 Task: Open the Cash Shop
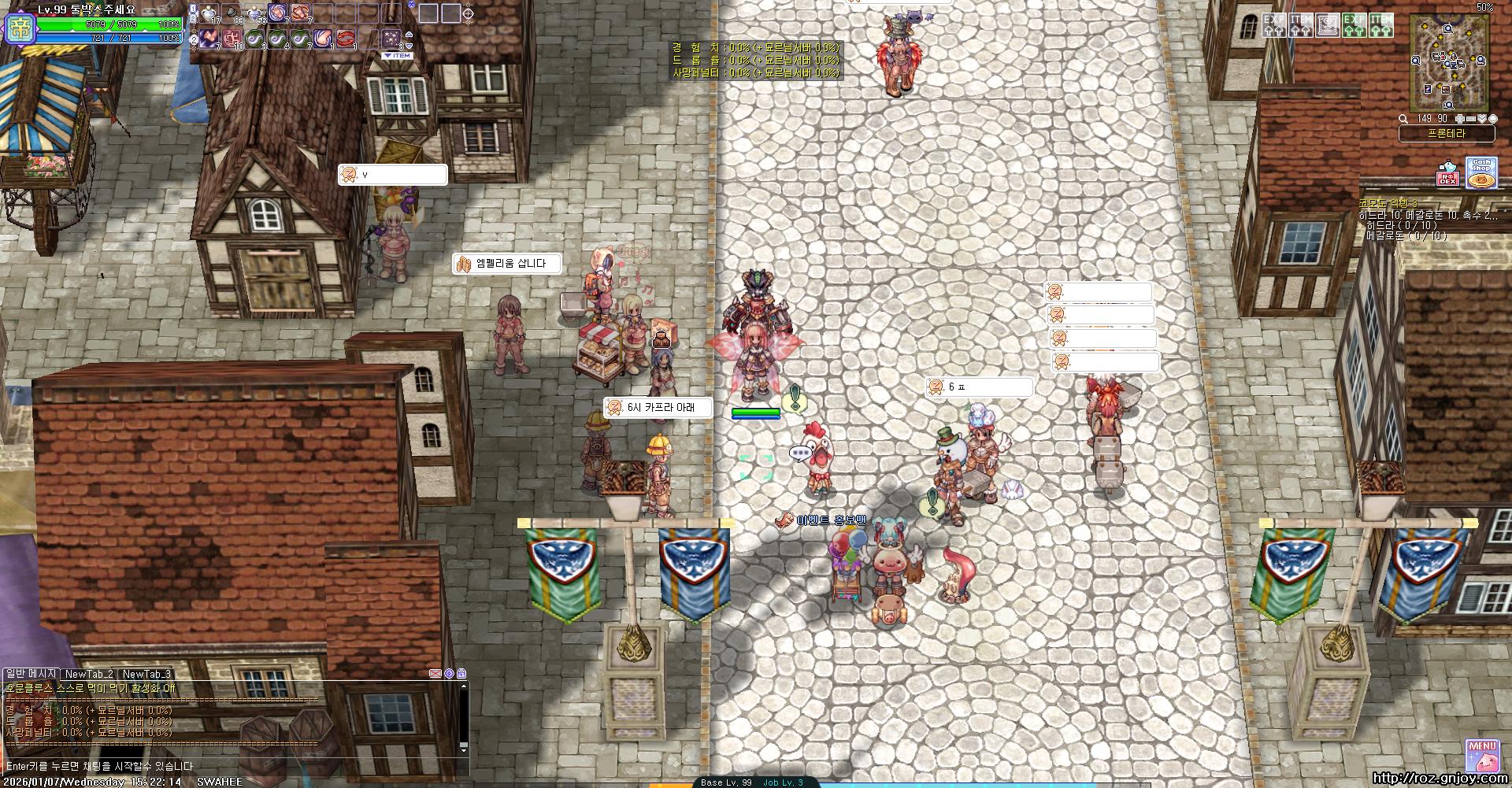point(1481,173)
